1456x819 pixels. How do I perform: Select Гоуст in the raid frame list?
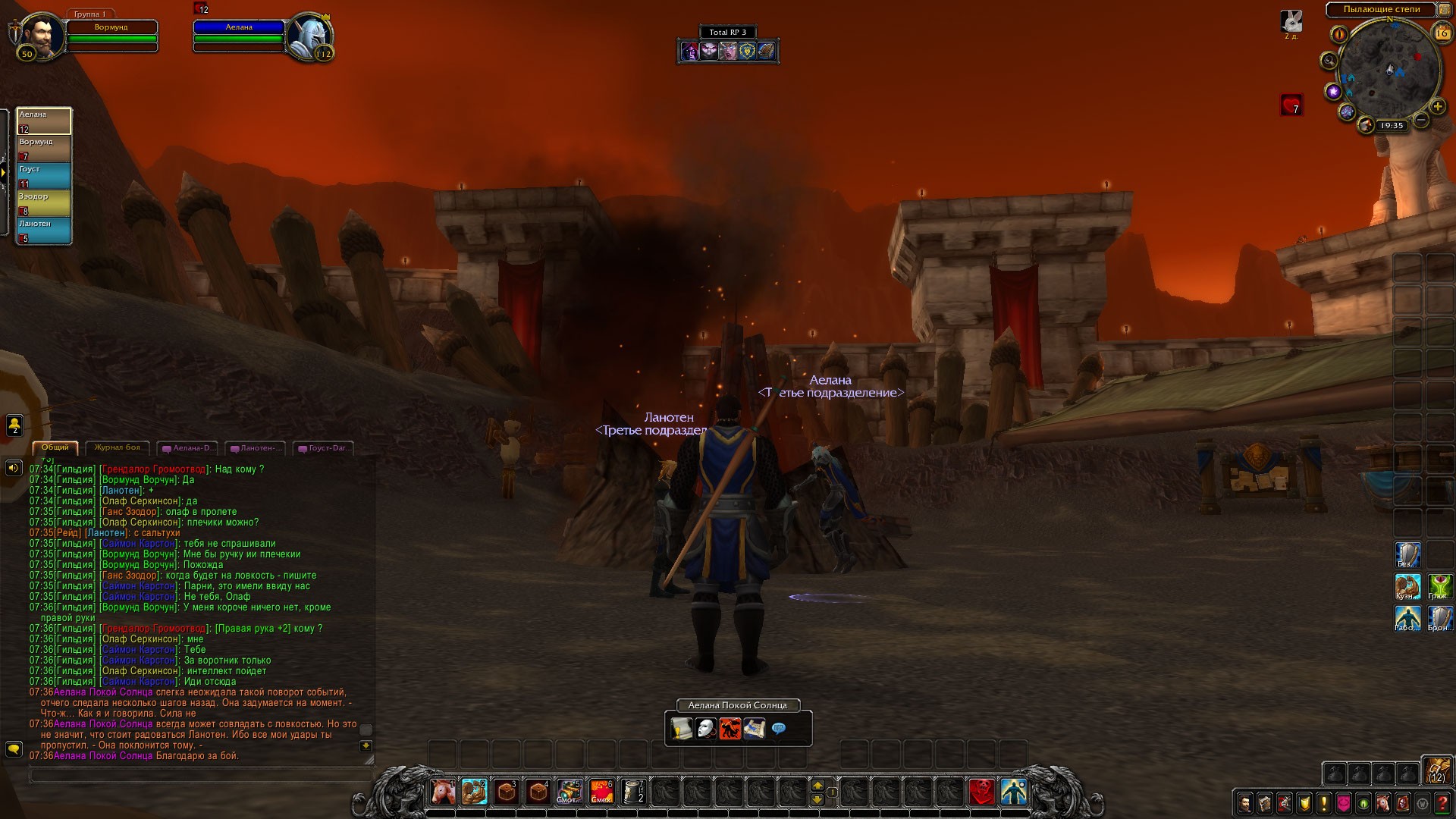(x=44, y=176)
